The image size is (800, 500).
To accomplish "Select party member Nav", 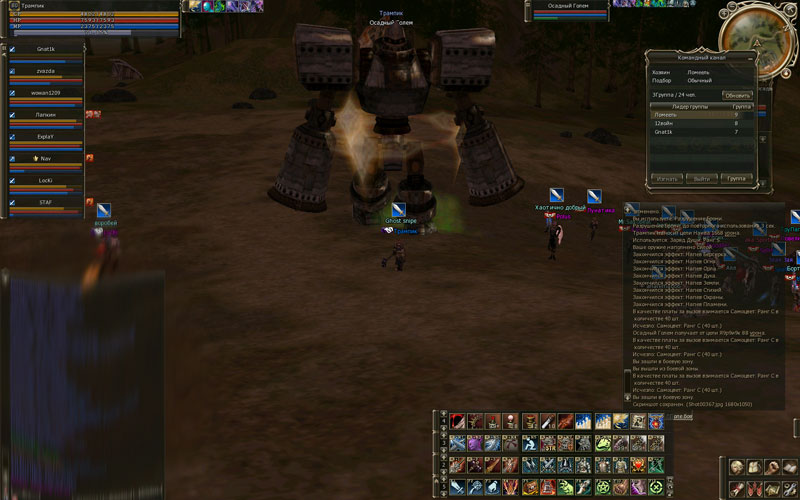I will 47,159.
